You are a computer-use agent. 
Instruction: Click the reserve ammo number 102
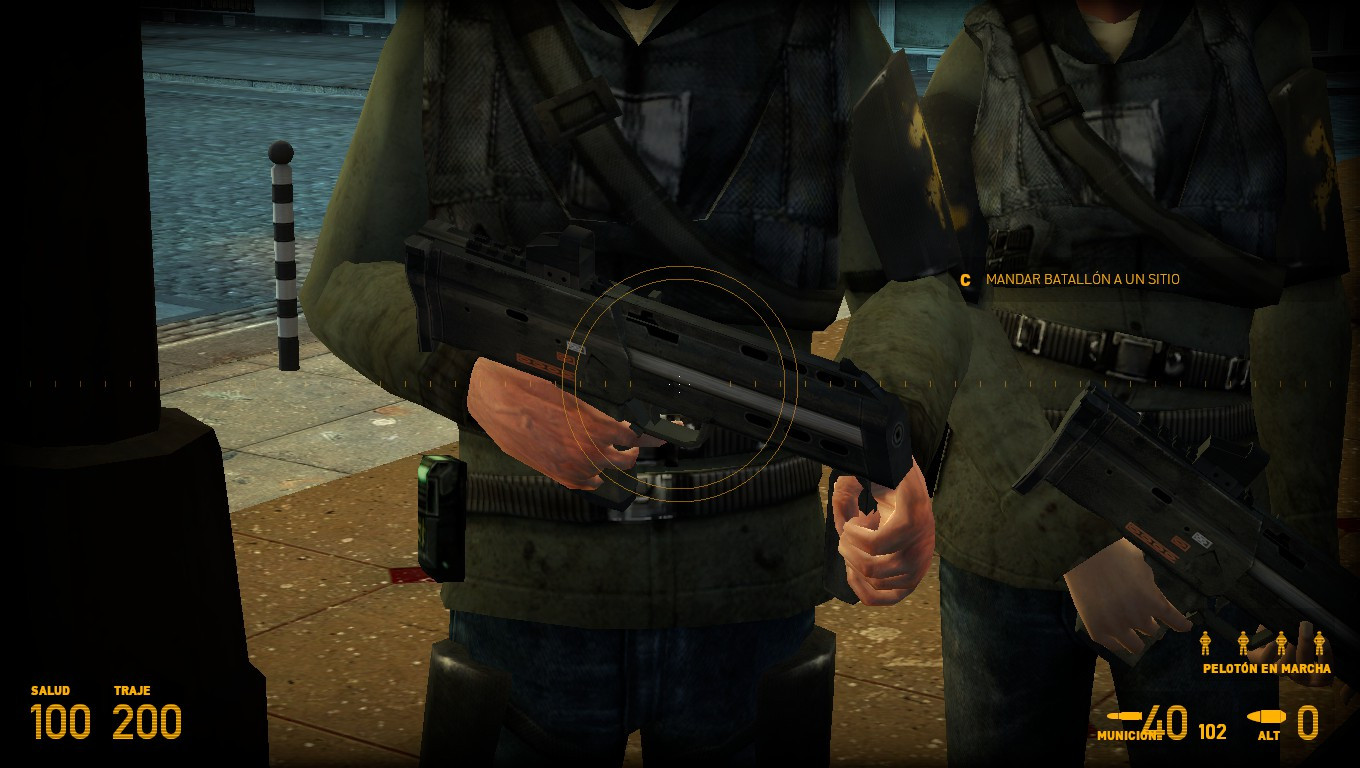click(1211, 731)
